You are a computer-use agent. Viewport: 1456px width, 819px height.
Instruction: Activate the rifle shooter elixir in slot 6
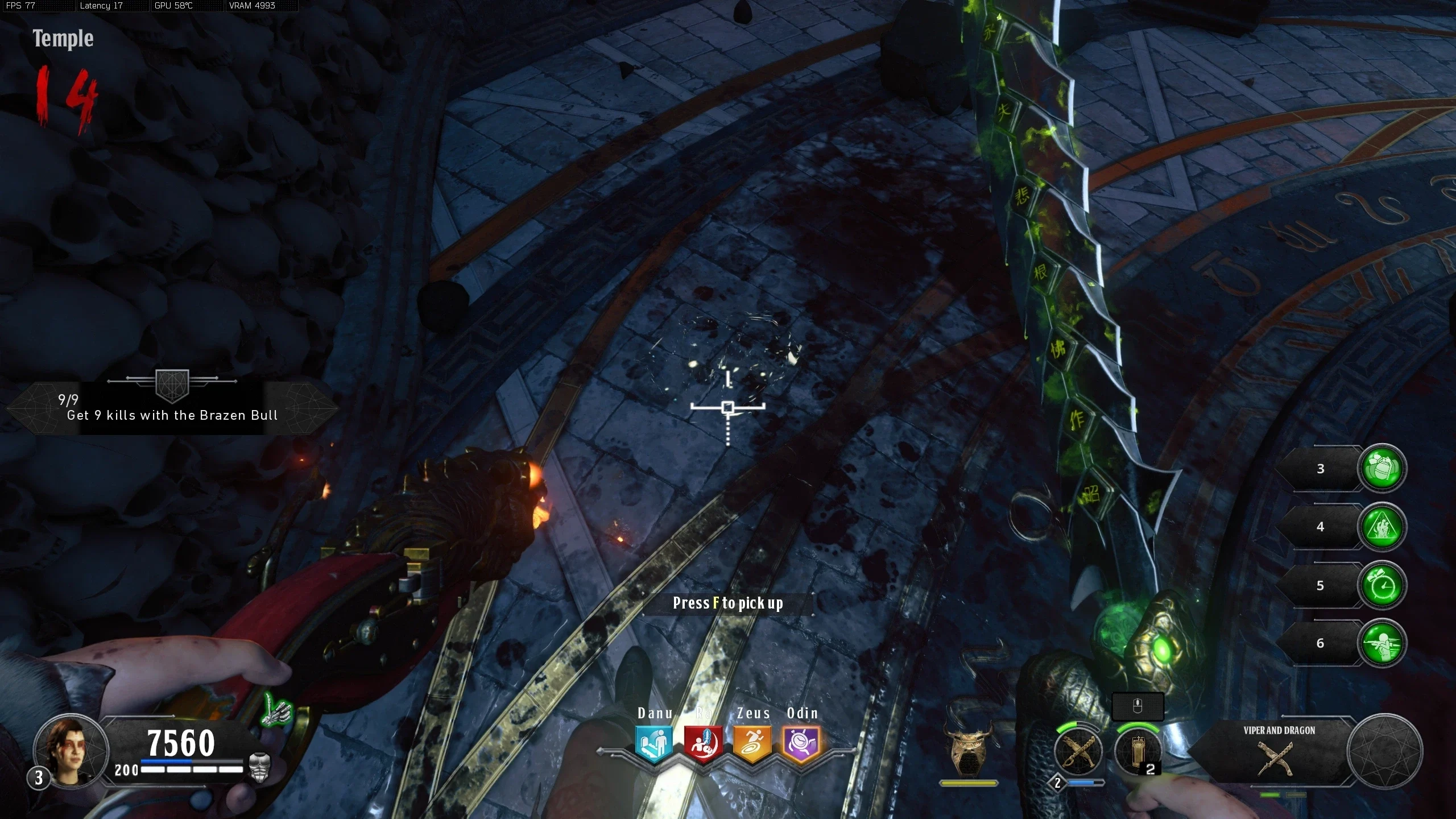(1382, 643)
